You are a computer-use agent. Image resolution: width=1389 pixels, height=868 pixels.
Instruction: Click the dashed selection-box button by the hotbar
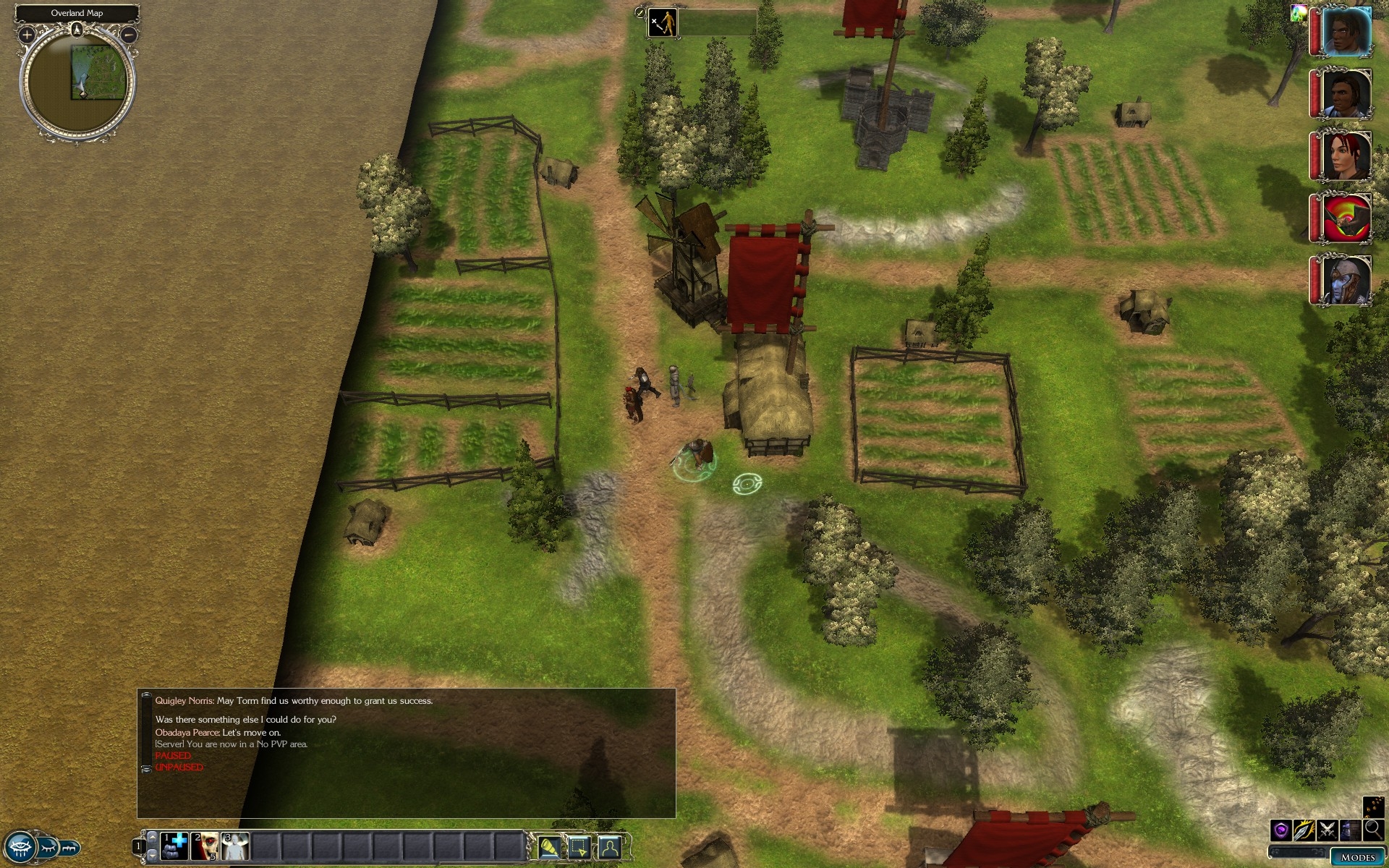click(579, 846)
